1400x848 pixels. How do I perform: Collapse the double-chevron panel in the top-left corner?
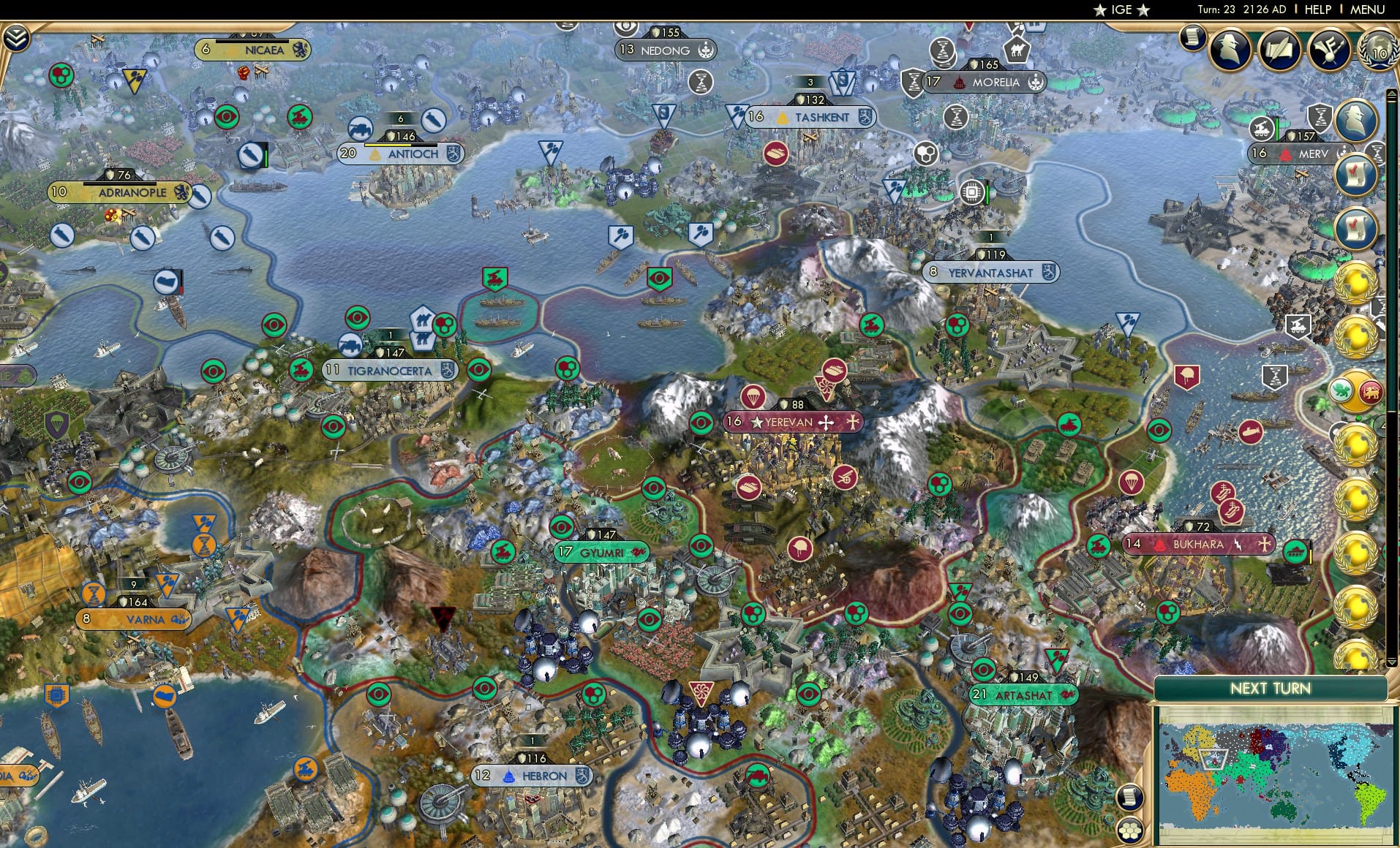(16, 37)
